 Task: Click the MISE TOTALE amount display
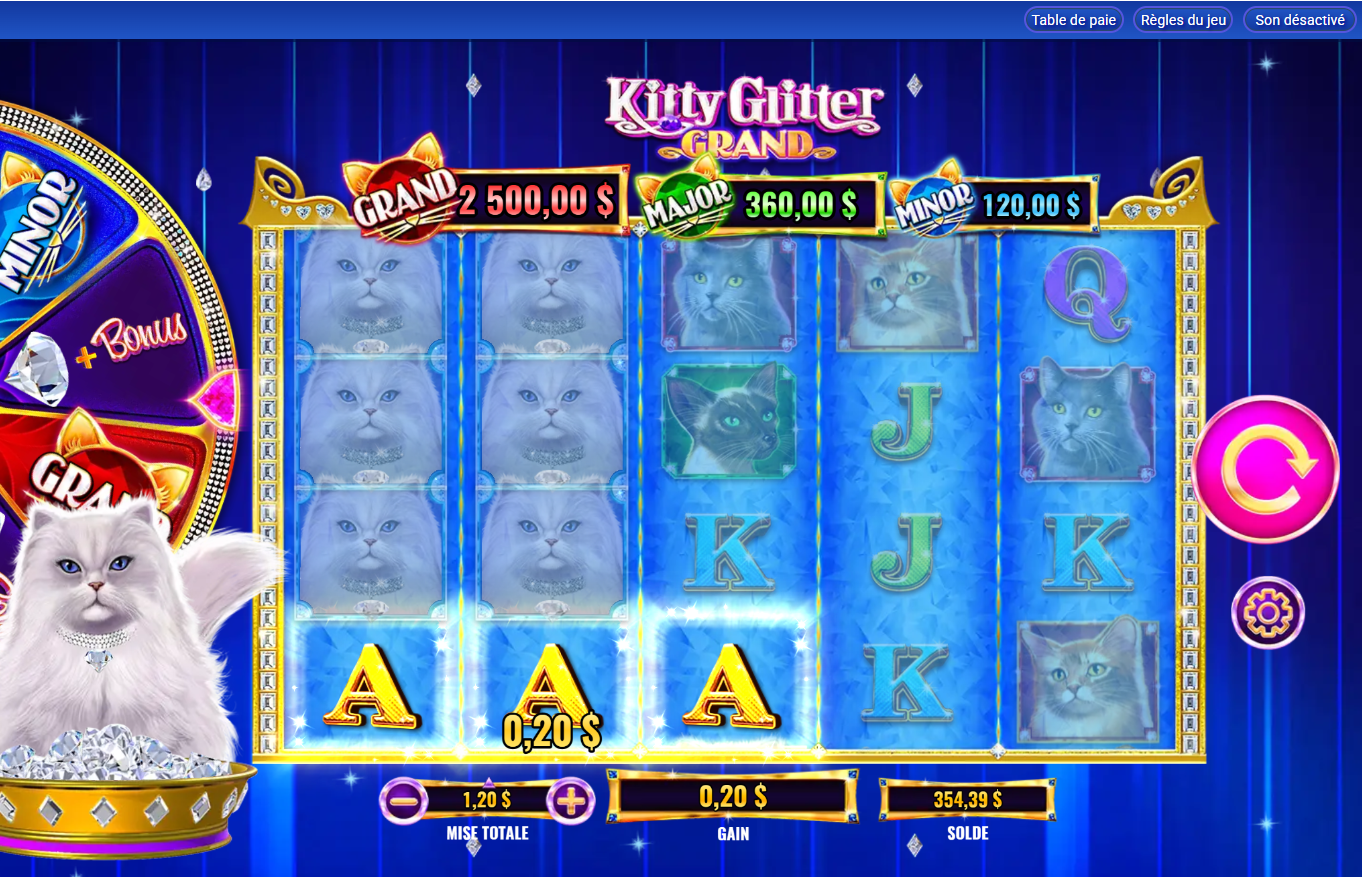click(487, 800)
